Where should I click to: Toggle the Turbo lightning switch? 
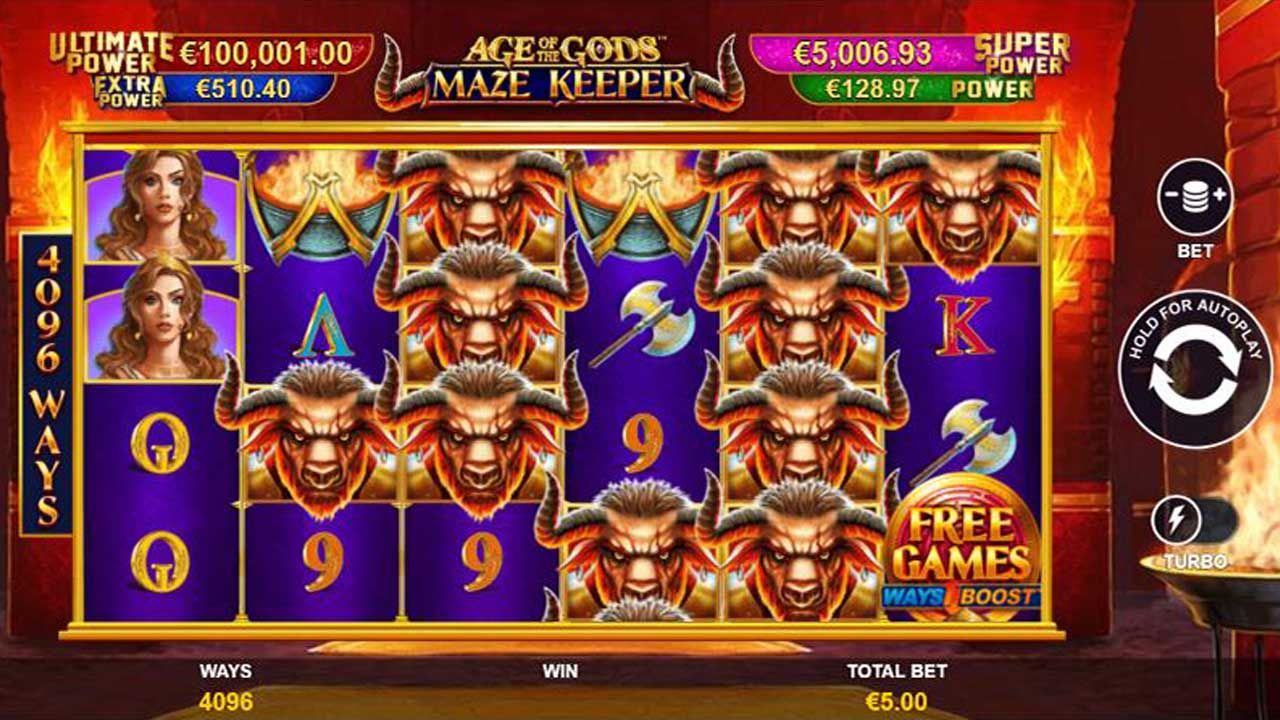[1194, 521]
